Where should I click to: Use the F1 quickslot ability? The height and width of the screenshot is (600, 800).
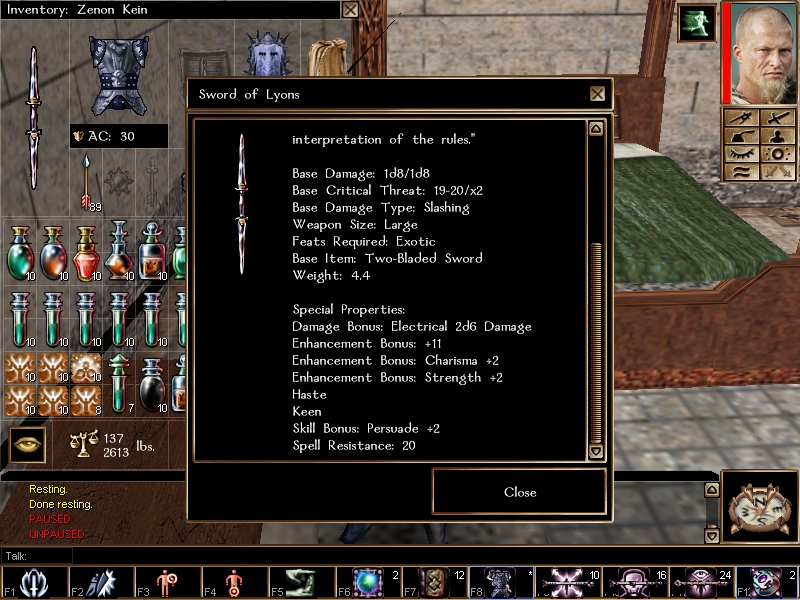pos(31,582)
